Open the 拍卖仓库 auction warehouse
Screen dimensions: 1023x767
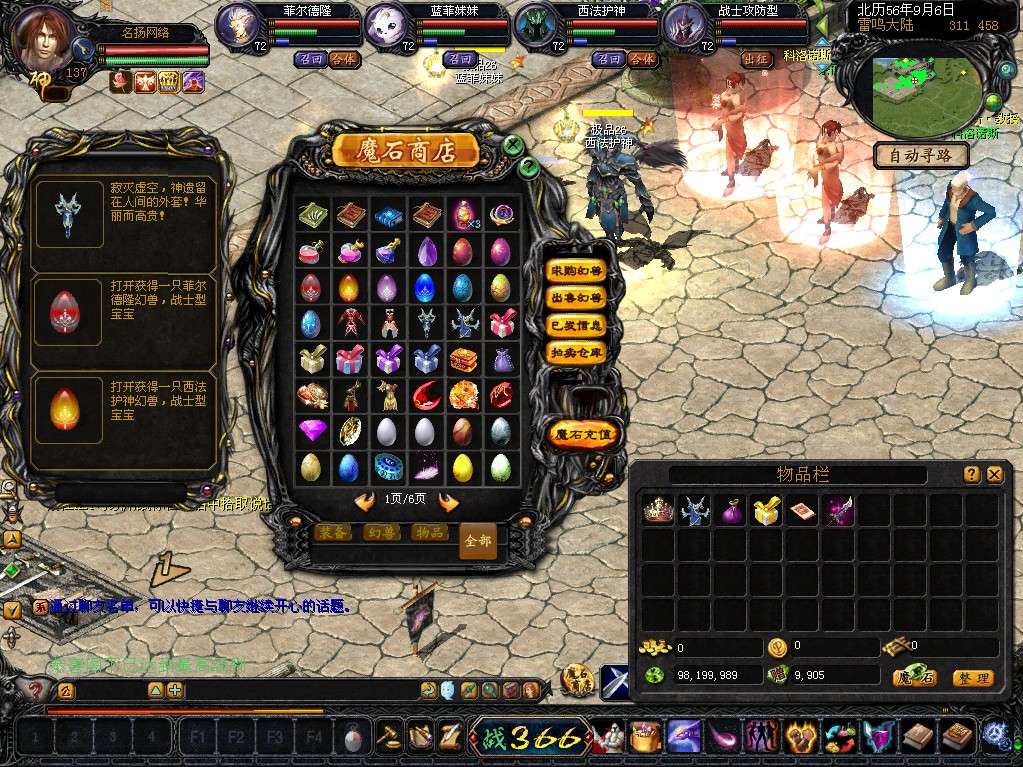[576, 352]
